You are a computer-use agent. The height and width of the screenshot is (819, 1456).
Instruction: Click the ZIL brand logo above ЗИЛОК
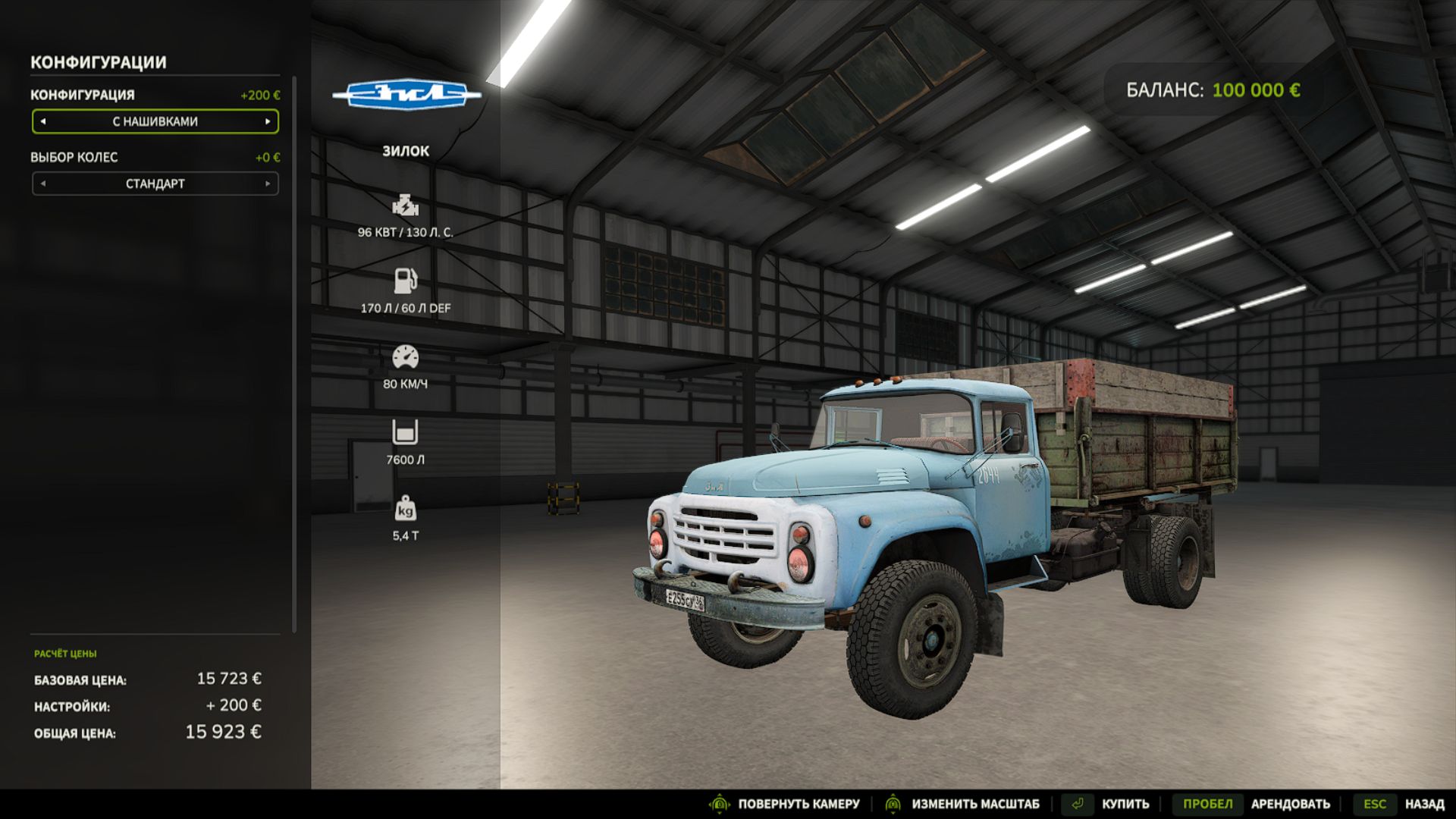click(x=406, y=96)
